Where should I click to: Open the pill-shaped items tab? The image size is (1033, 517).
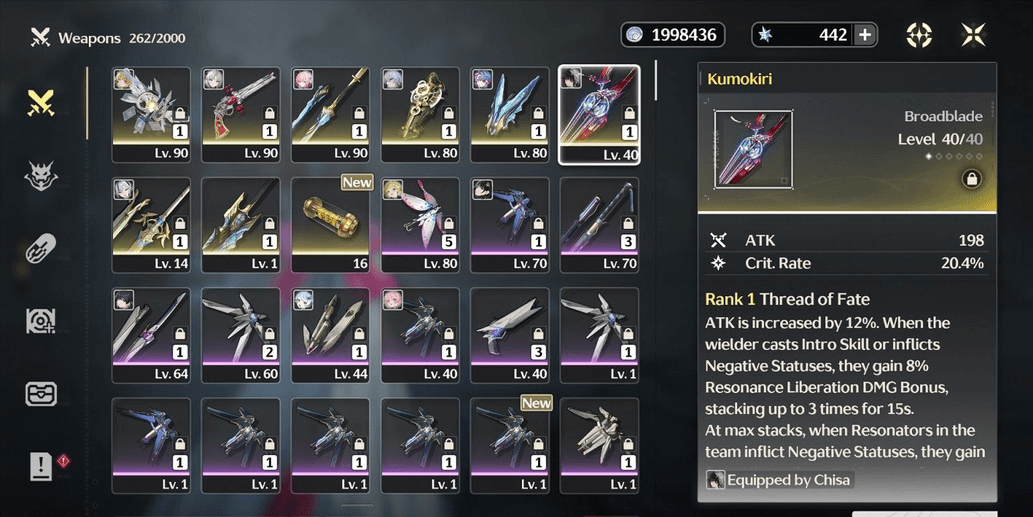[x=41, y=248]
